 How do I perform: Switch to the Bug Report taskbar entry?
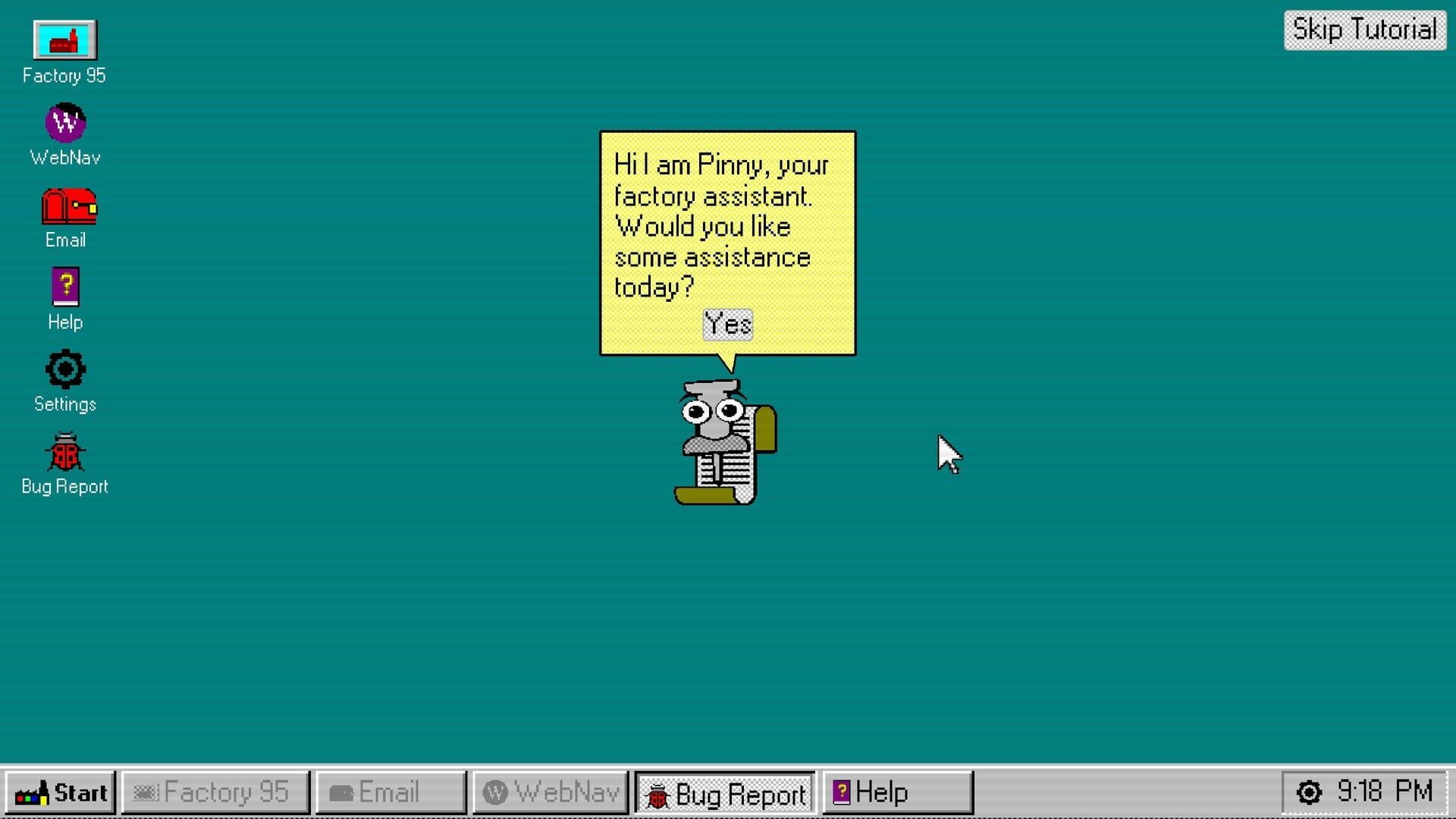pos(724,793)
